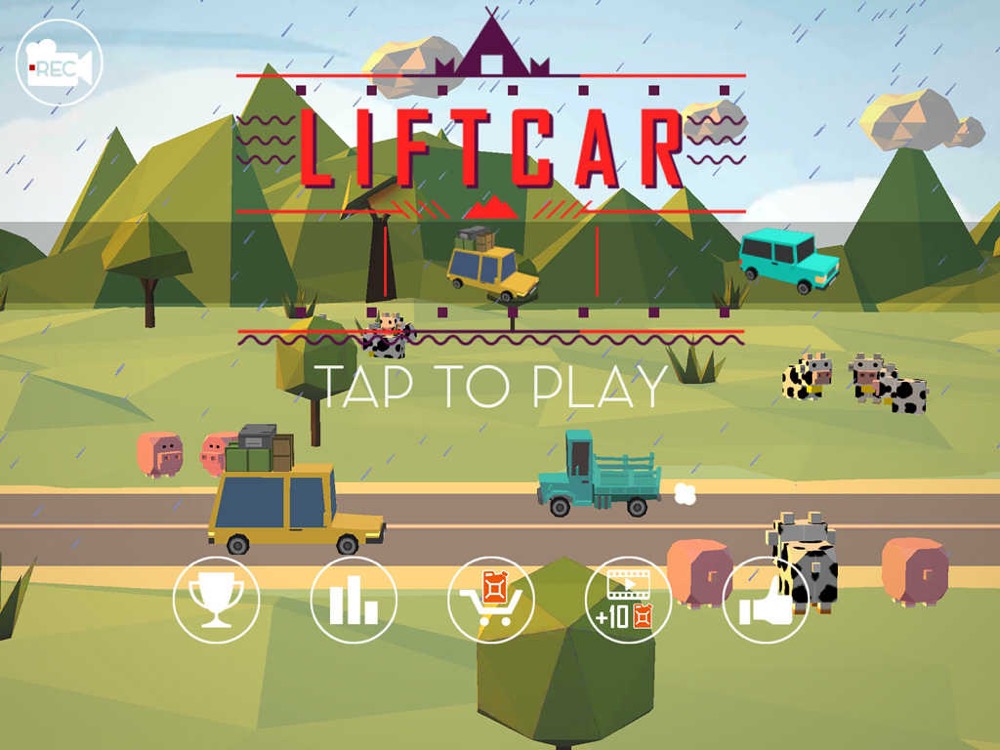Viewport: 1000px width, 750px height.
Task: Click the thumbs-up like button
Action: click(x=765, y=600)
